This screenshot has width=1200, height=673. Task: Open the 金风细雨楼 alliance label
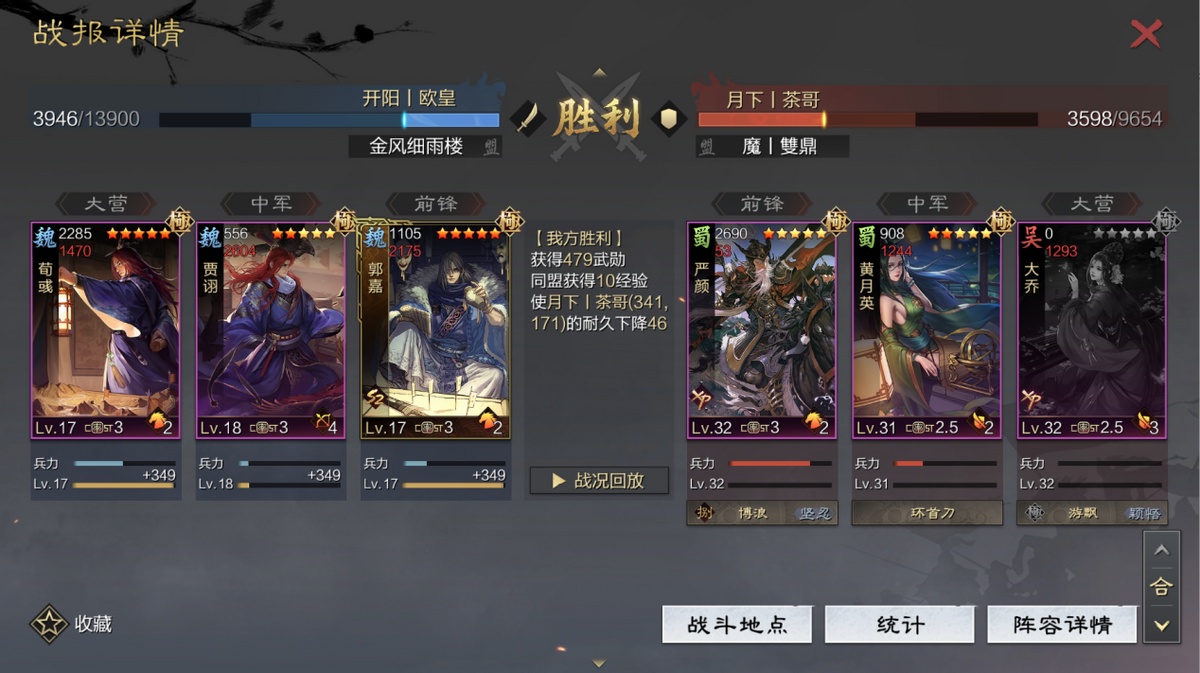coord(424,146)
